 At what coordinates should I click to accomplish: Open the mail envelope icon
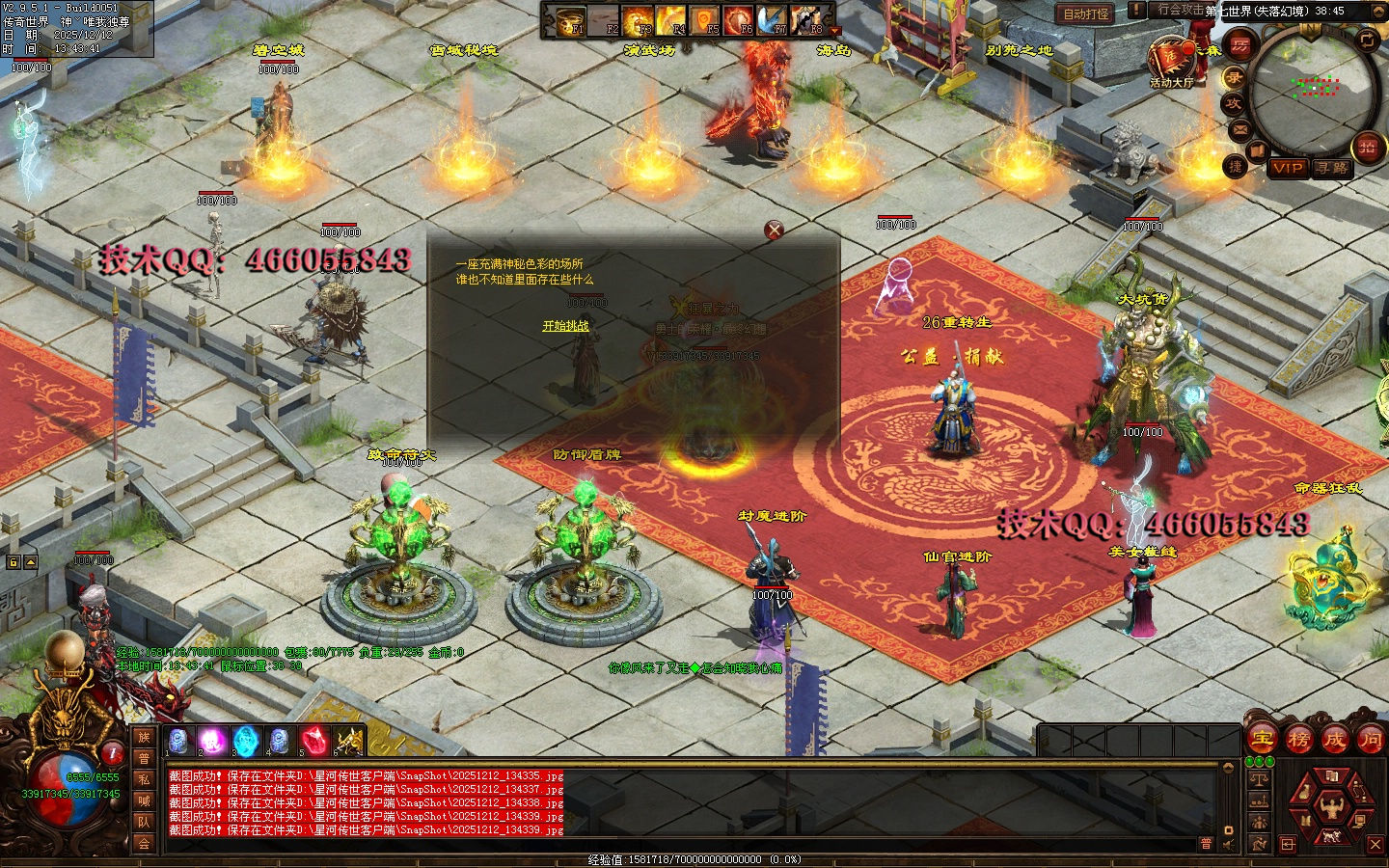(x=1239, y=129)
